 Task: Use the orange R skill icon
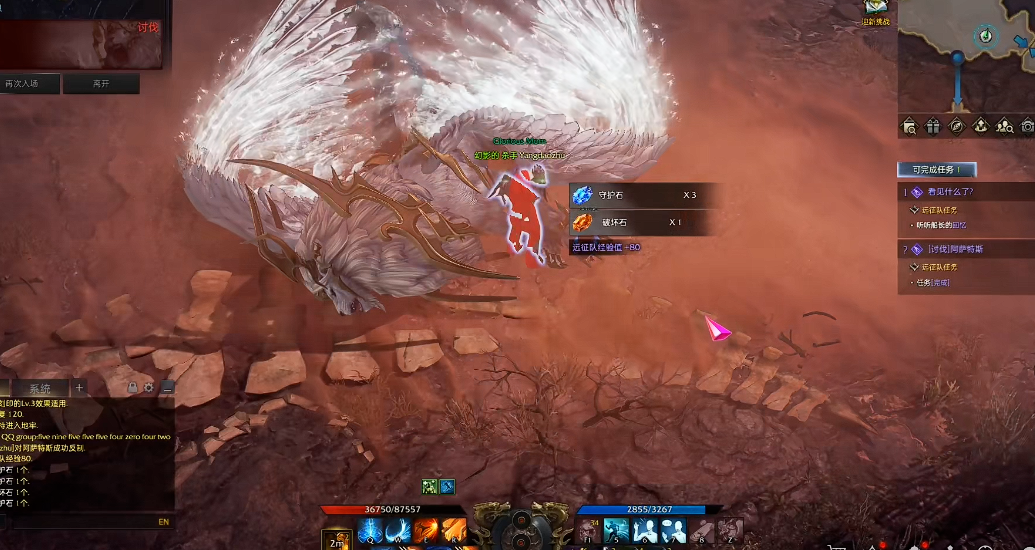point(453,532)
